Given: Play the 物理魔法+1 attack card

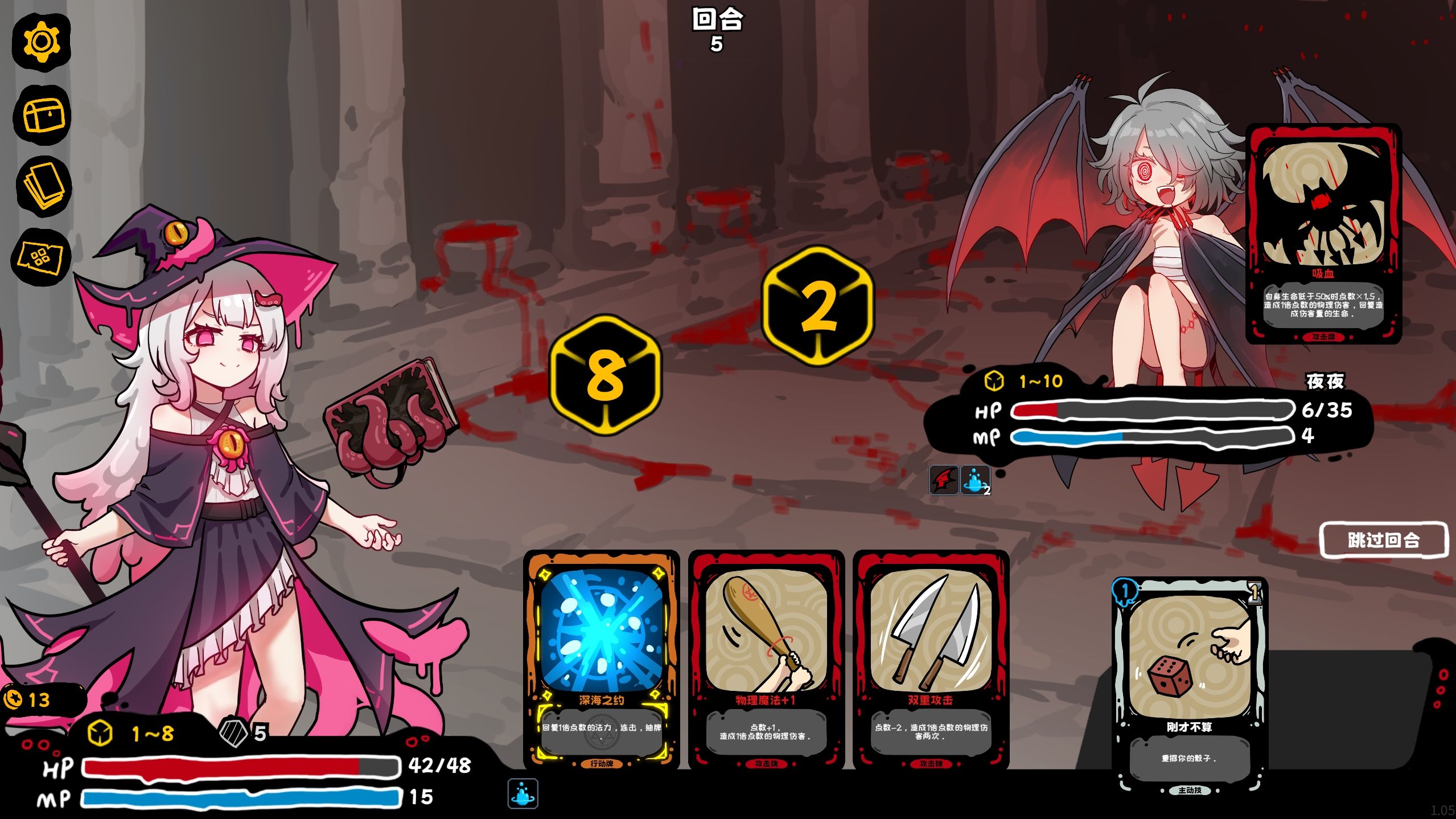Looking at the screenshot, I should click(766, 659).
